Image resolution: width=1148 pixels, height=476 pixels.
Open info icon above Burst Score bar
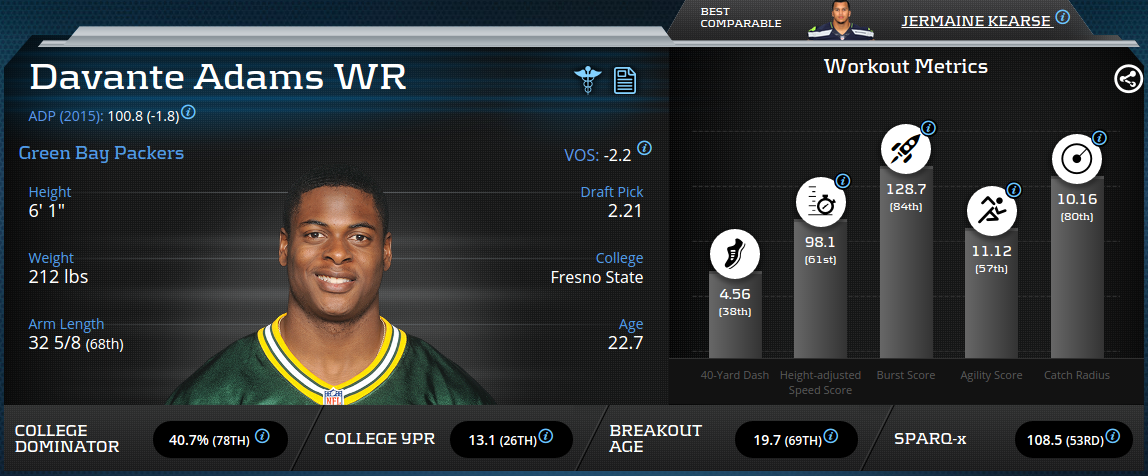(x=928, y=128)
